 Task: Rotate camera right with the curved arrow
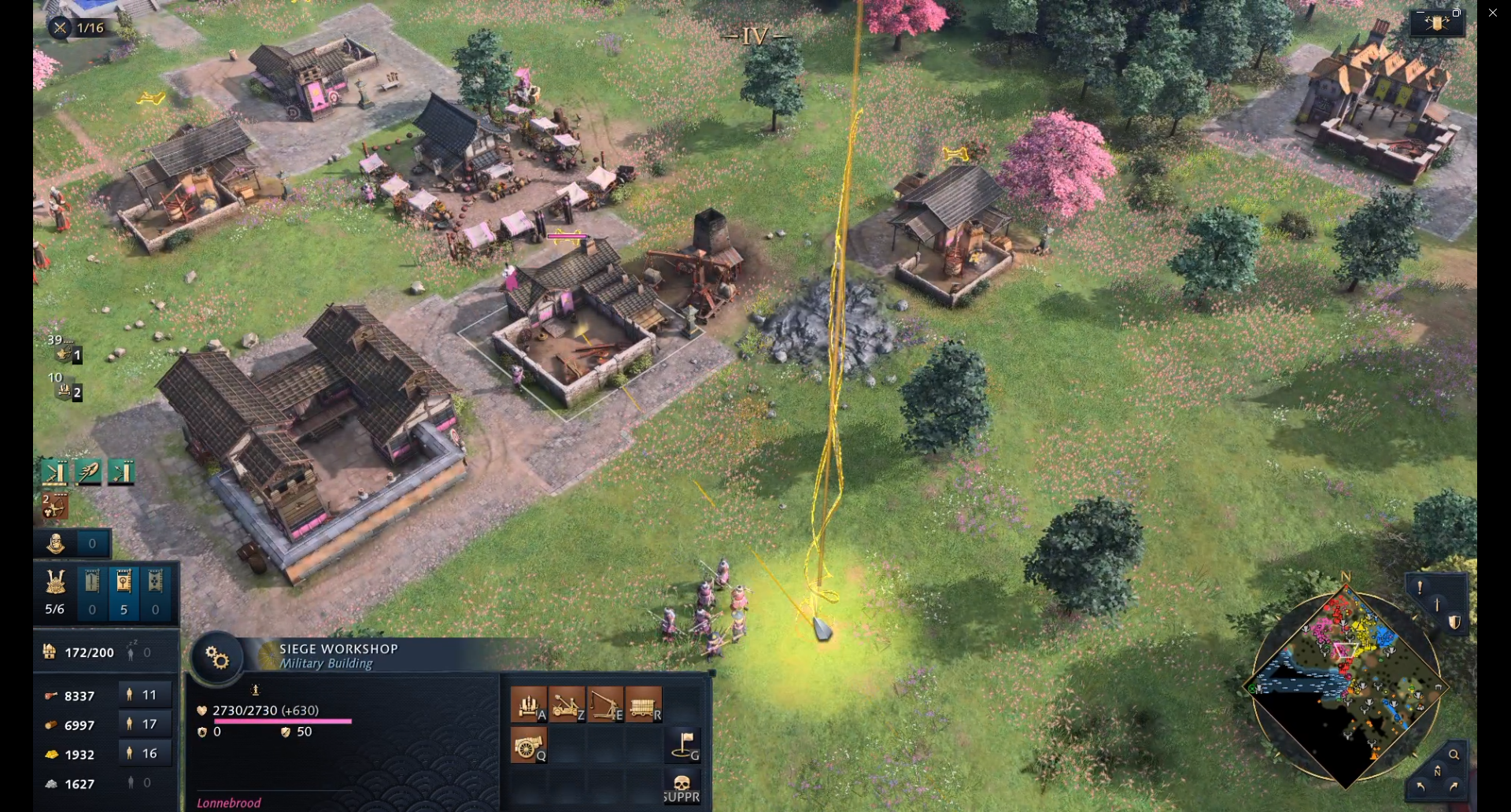pos(1454,786)
